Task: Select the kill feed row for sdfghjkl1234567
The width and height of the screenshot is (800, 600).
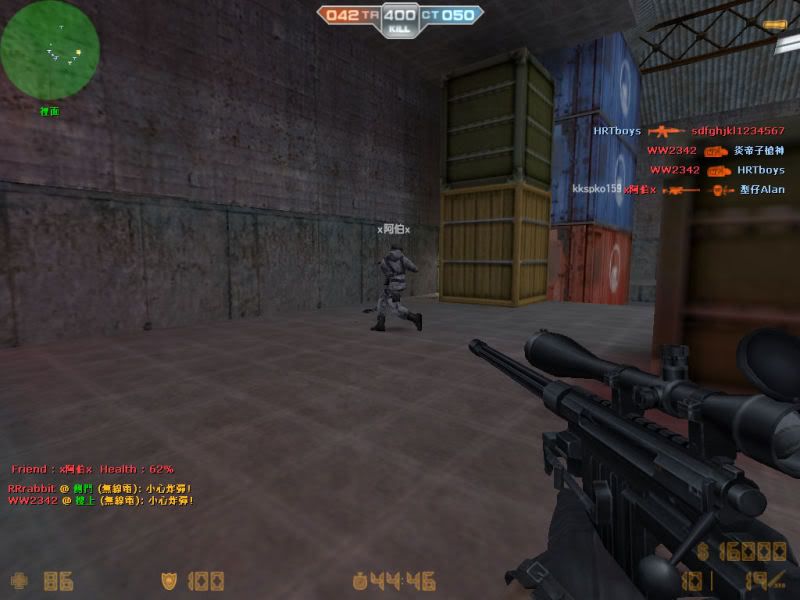Action: [688, 131]
